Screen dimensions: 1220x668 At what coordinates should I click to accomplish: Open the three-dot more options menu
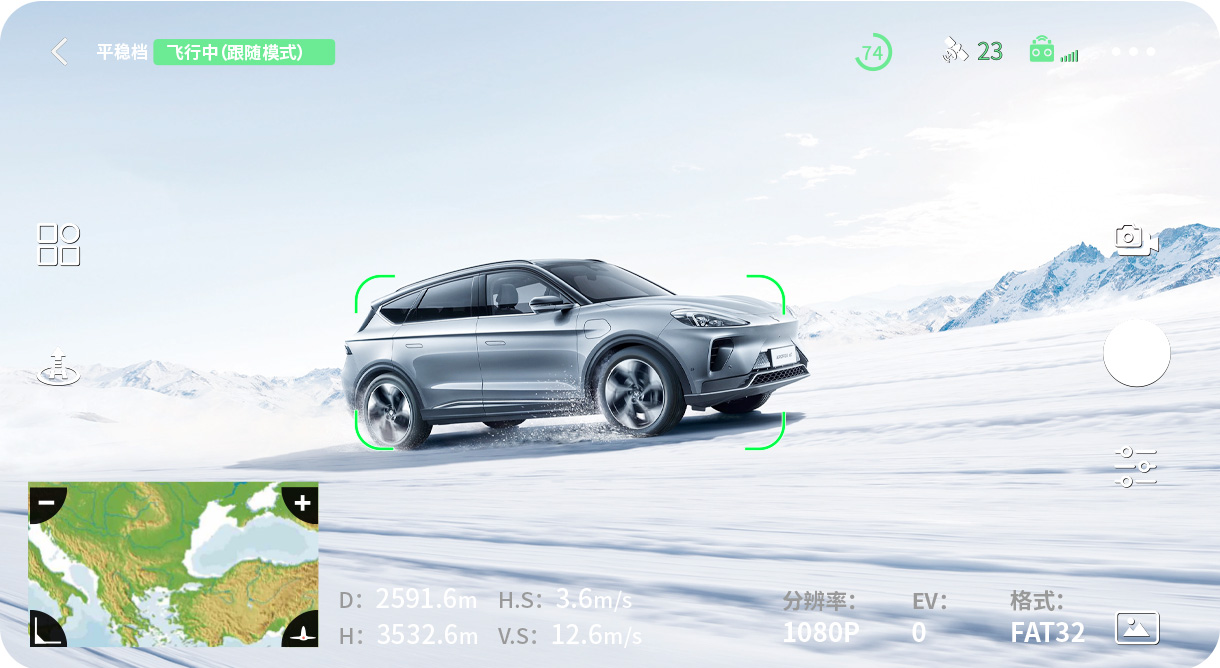[x=1133, y=52]
